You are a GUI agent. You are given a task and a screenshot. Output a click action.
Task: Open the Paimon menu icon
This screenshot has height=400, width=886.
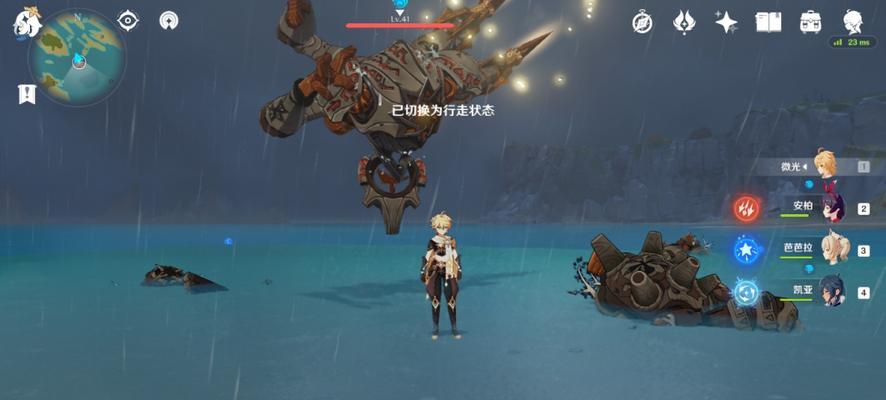(25, 20)
